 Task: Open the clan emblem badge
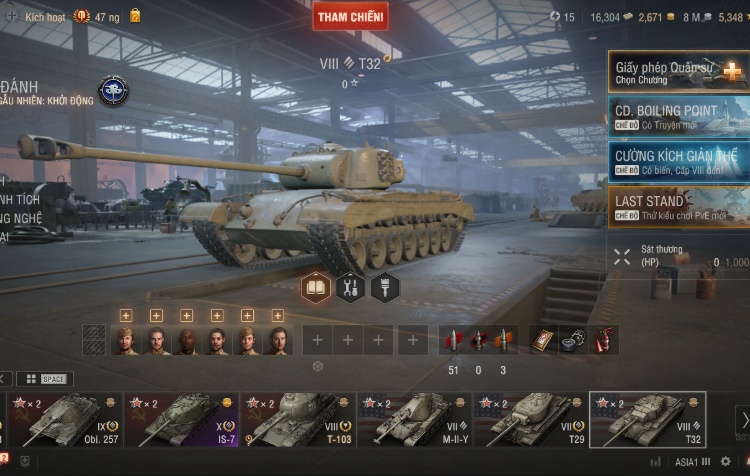pyautogui.click(x=113, y=91)
